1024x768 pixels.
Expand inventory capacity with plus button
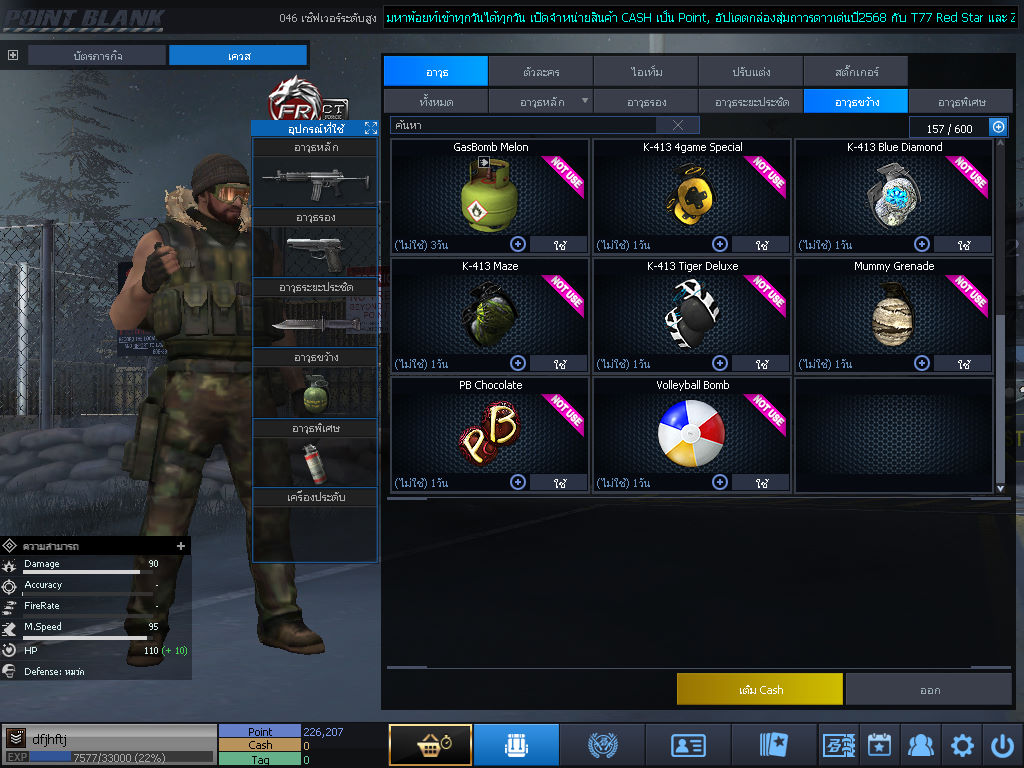click(998, 127)
